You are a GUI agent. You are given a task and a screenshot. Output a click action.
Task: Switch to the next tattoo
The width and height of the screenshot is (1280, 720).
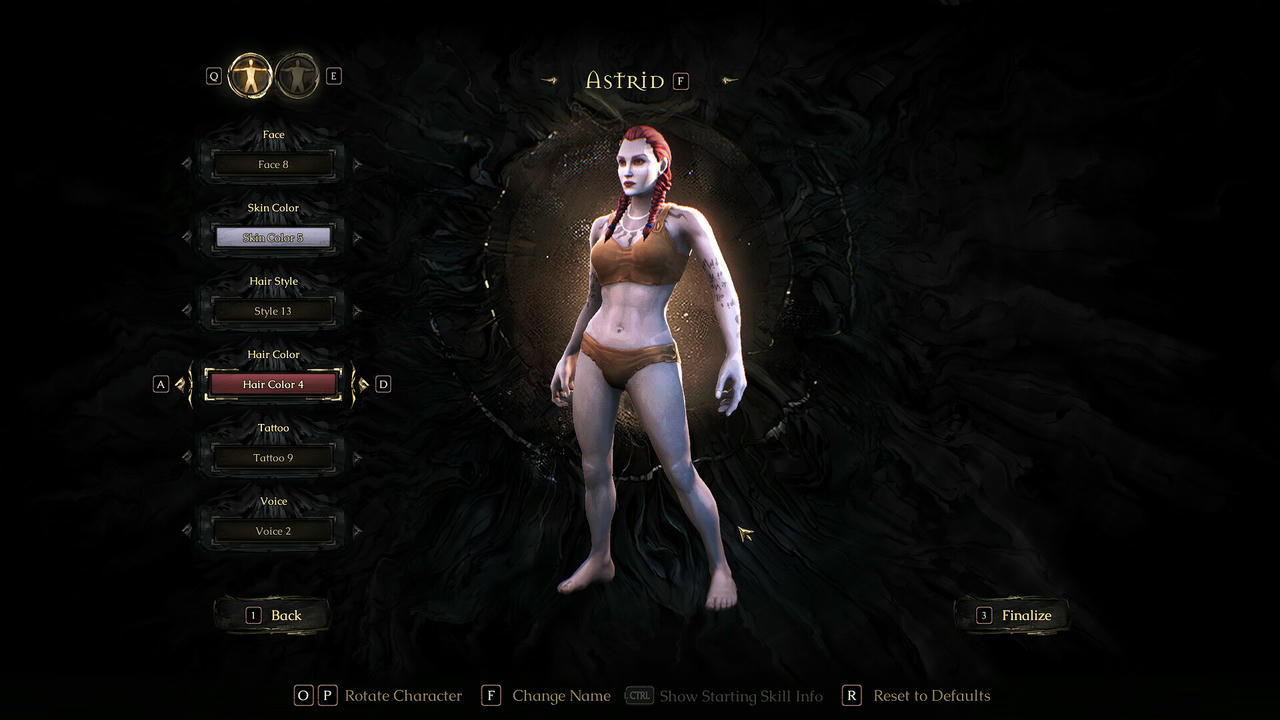[357, 458]
